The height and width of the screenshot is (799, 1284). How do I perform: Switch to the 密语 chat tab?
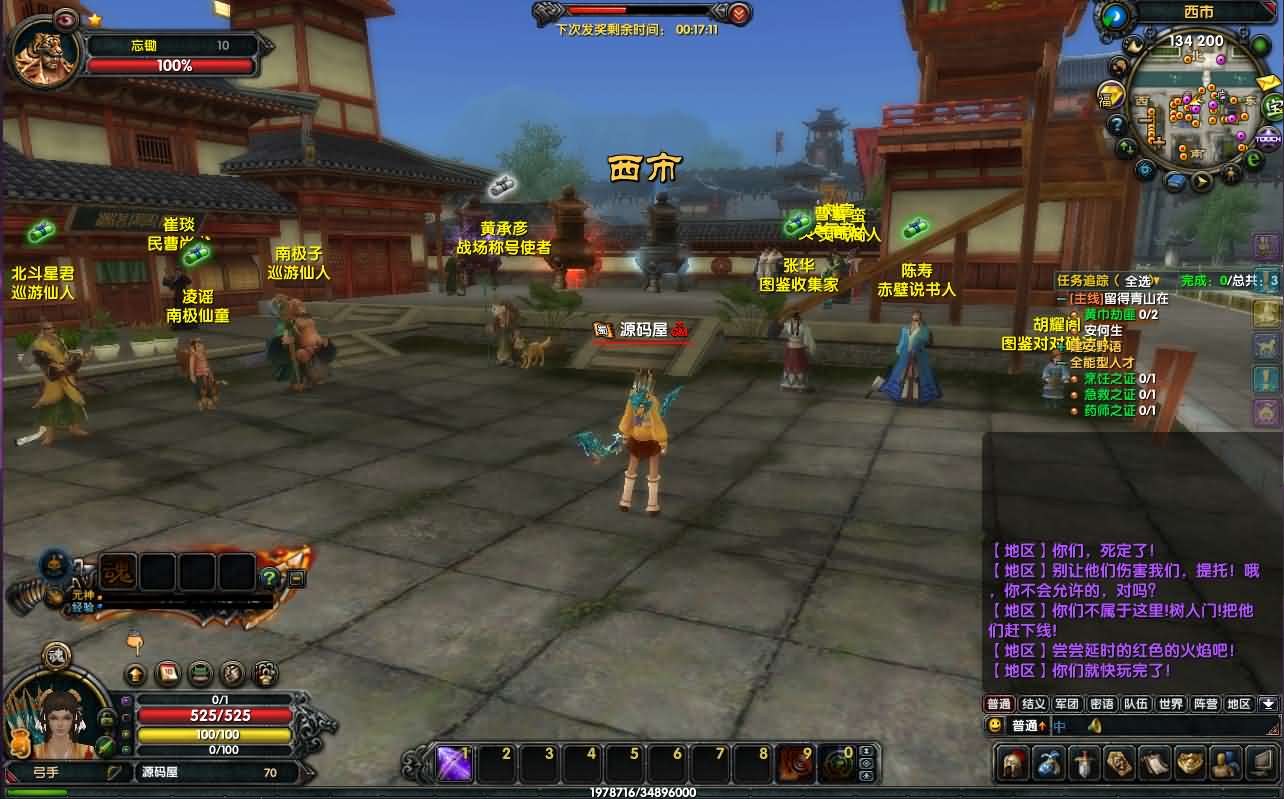pyautogui.click(x=1102, y=703)
